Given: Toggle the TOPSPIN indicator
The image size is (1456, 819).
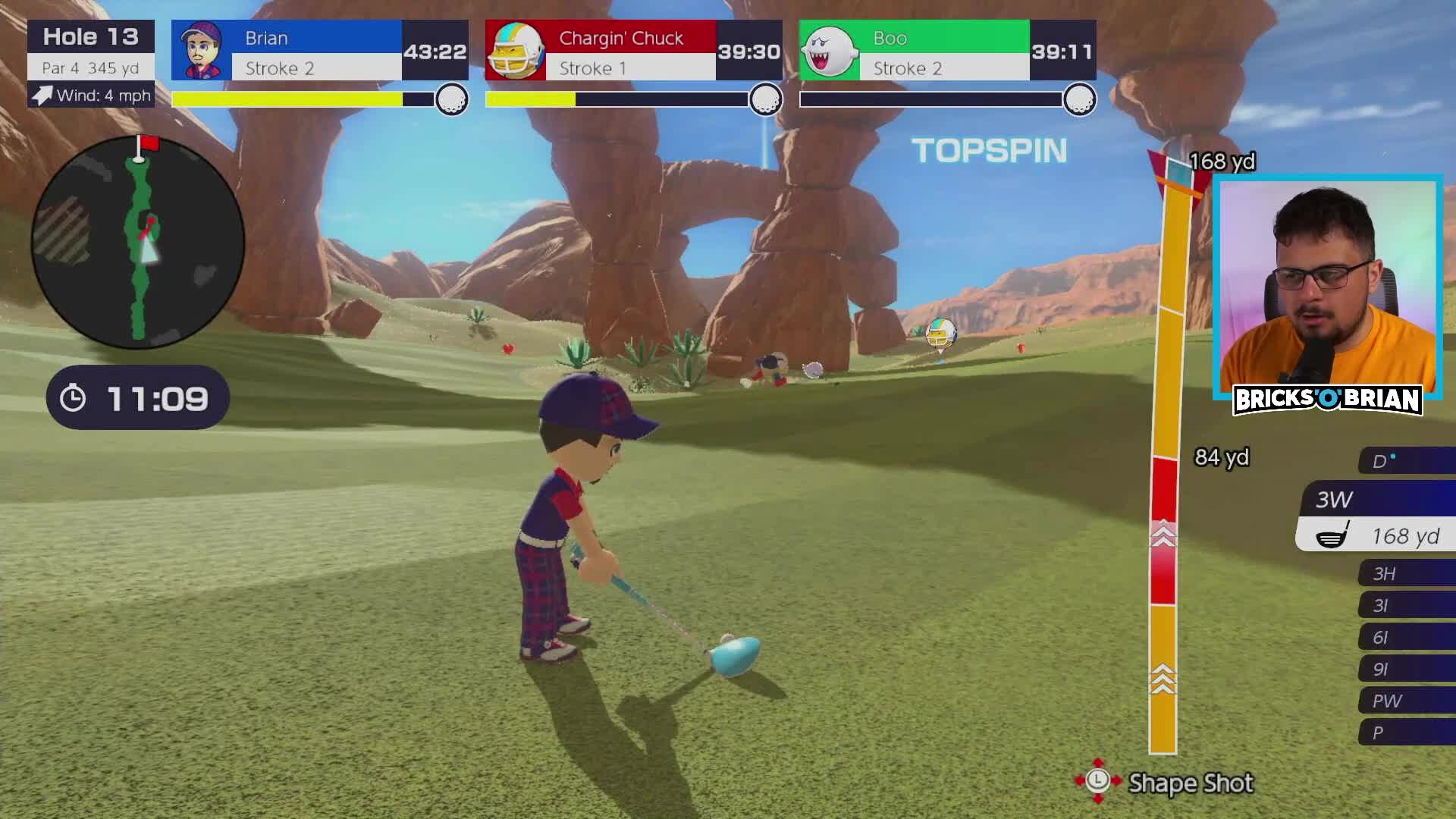Looking at the screenshot, I should (x=990, y=150).
